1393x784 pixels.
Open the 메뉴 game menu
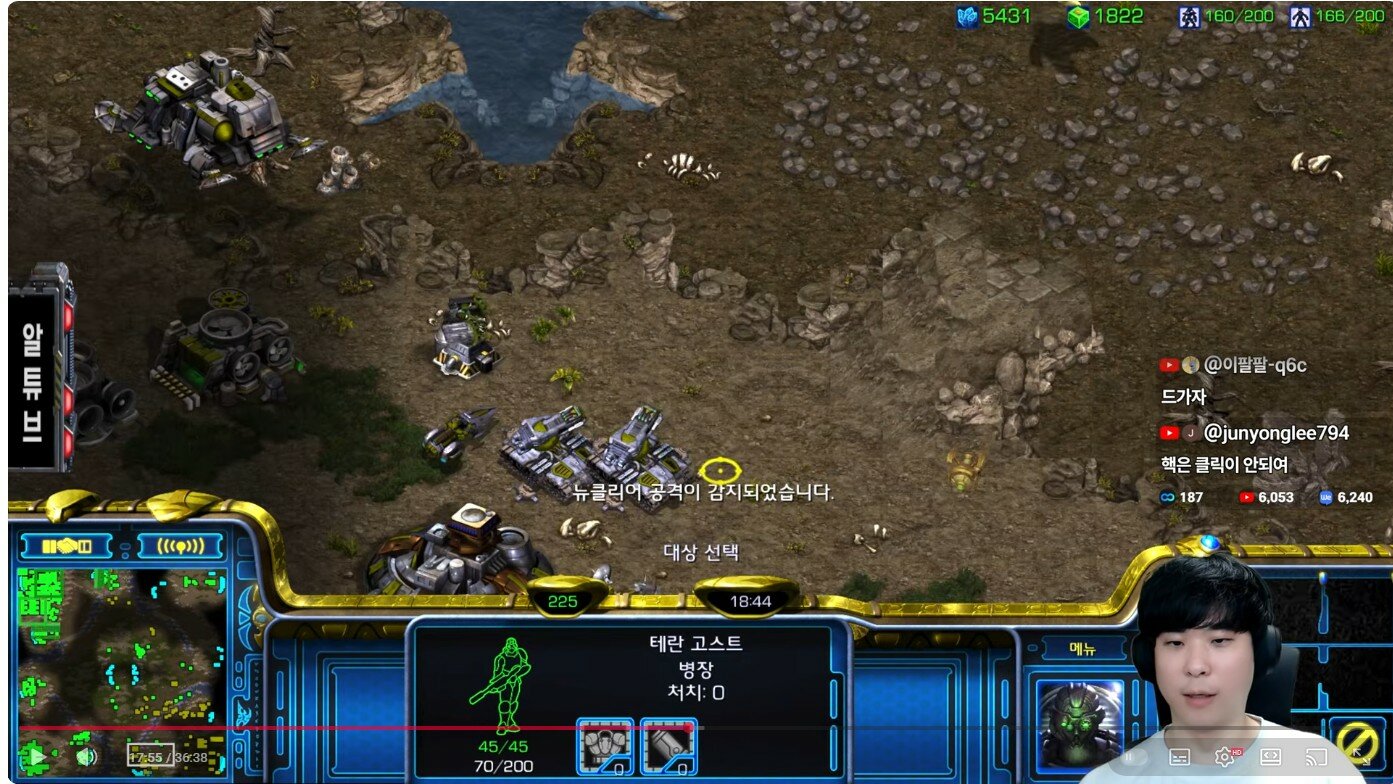pyautogui.click(x=1082, y=649)
